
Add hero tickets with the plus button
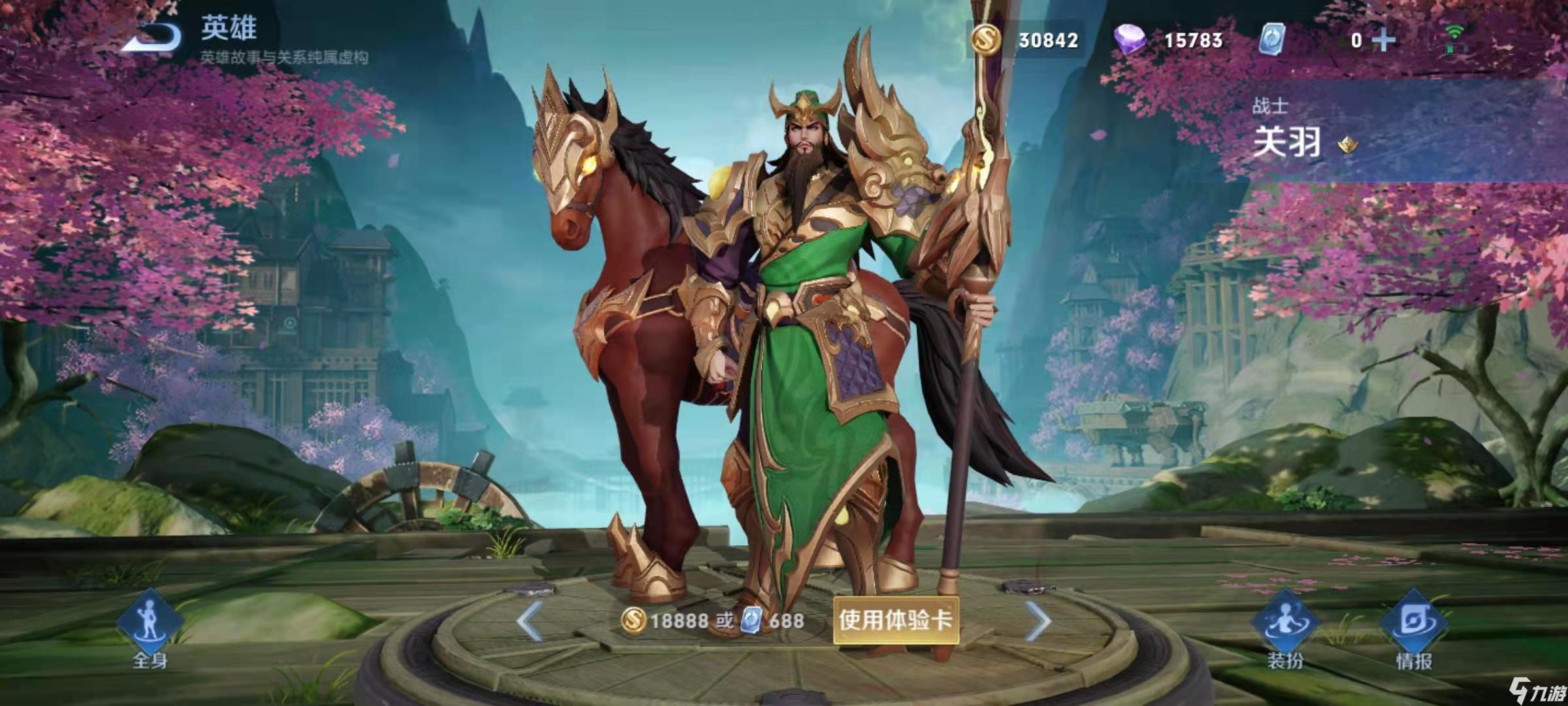pyautogui.click(x=1383, y=41)
